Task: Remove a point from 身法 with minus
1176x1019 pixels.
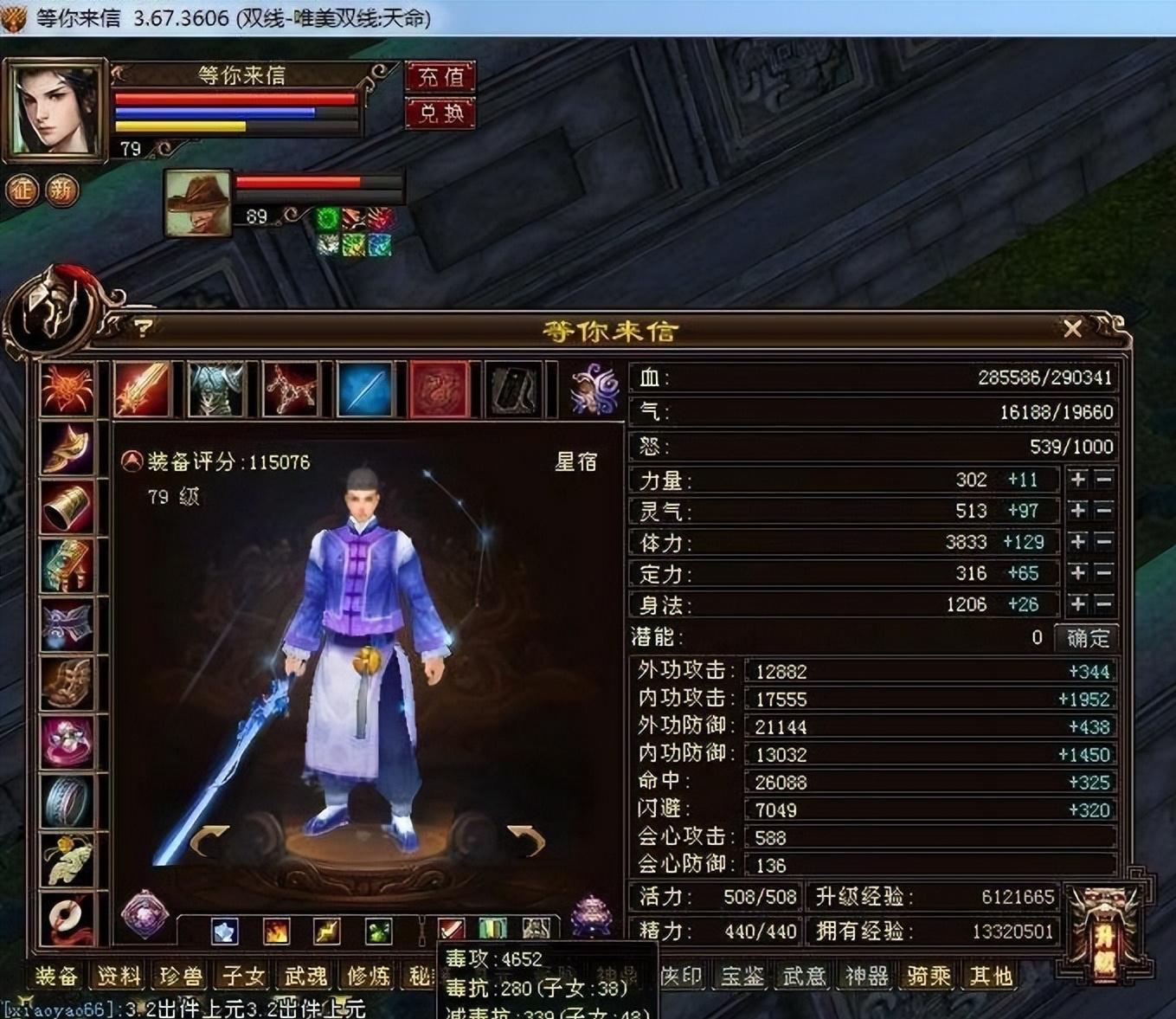Action: (1103, 604)
